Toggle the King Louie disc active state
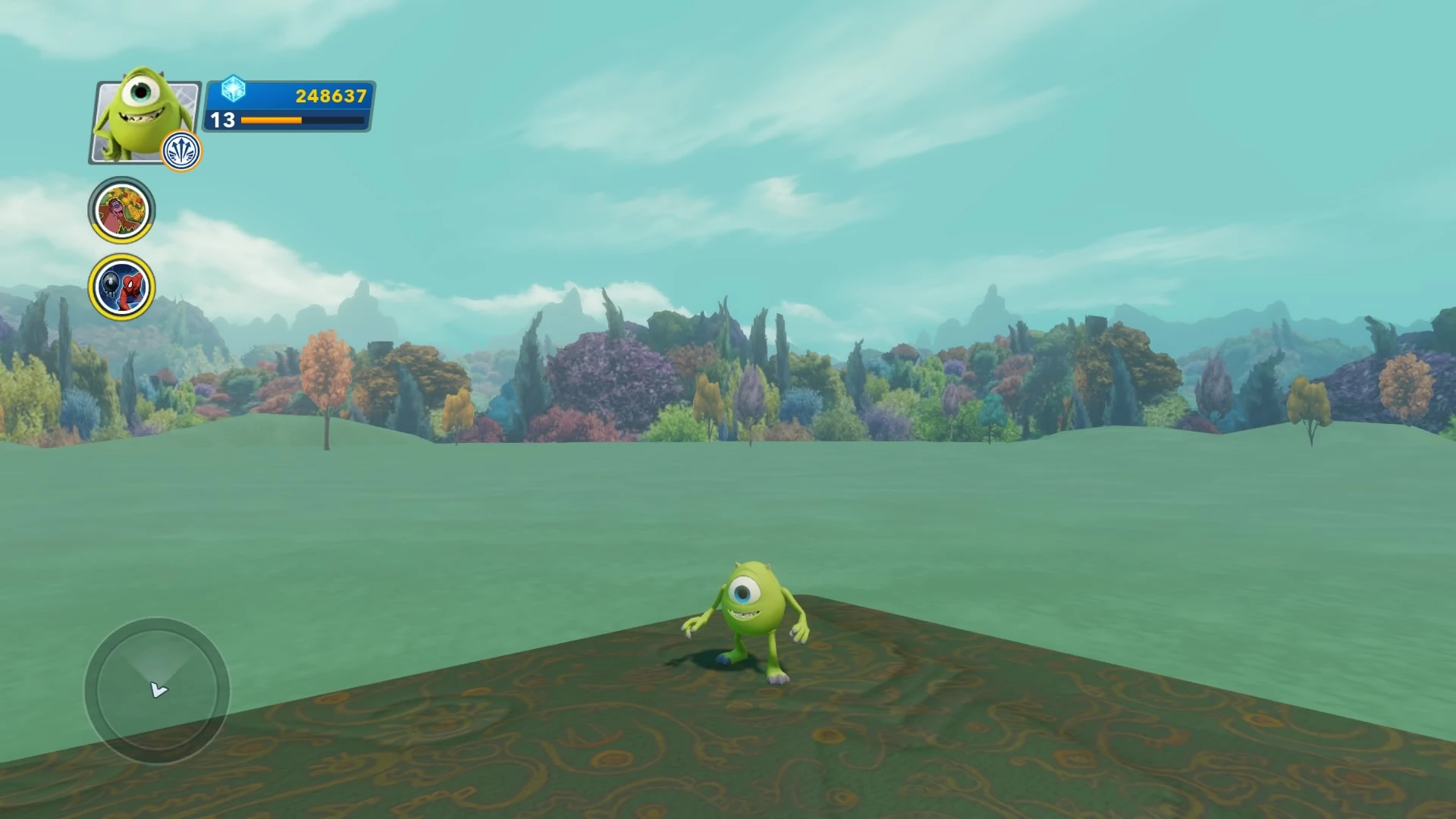The width and height of the screenshot is (1456, 819). (121, 210)
